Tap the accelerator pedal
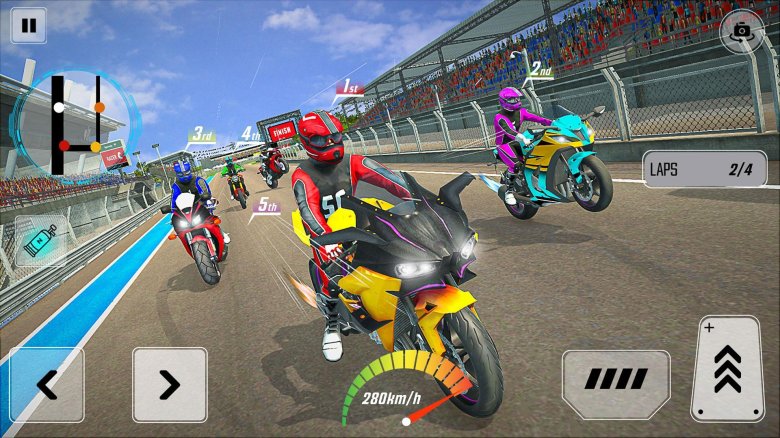Screen dimensions: 780x438 [x=727, y=369]
